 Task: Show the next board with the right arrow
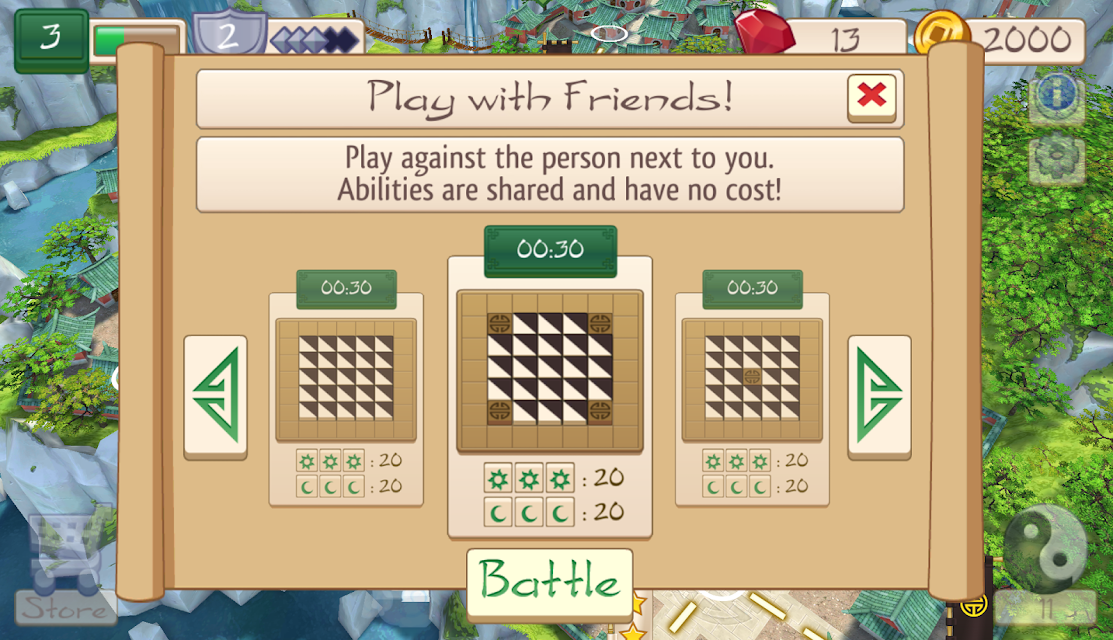pos(879,397)
